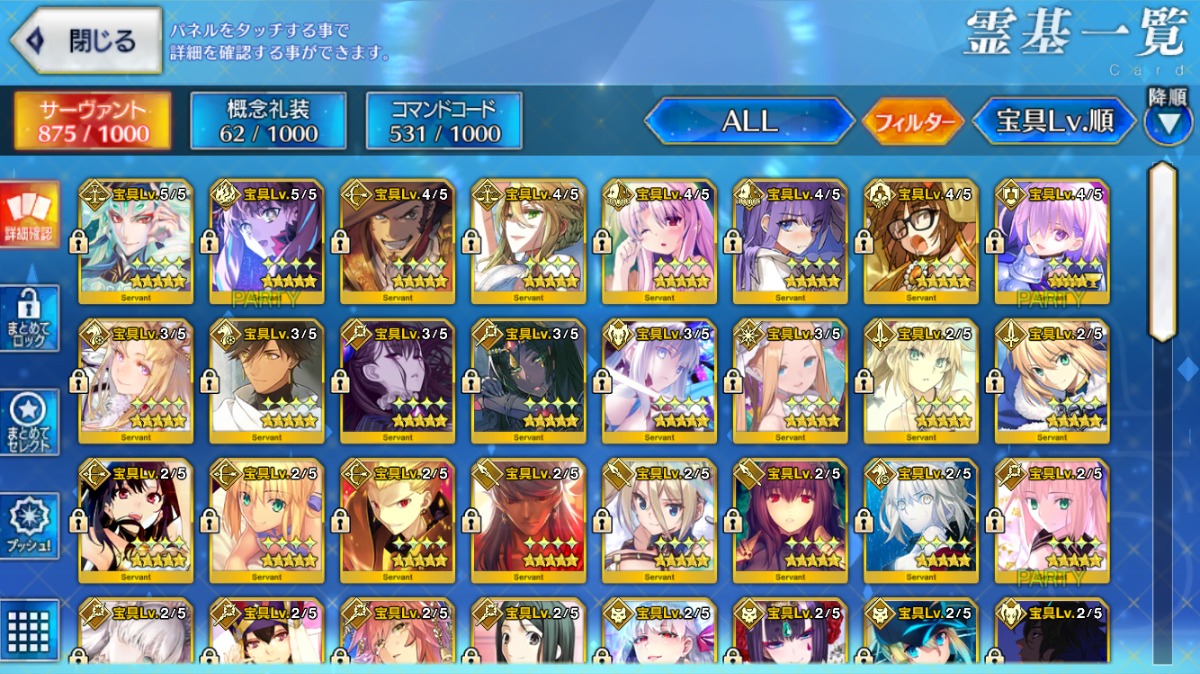This screenshot has height=674, width=1200.
Task: Change the grid display layout
Action: point(29,630)
